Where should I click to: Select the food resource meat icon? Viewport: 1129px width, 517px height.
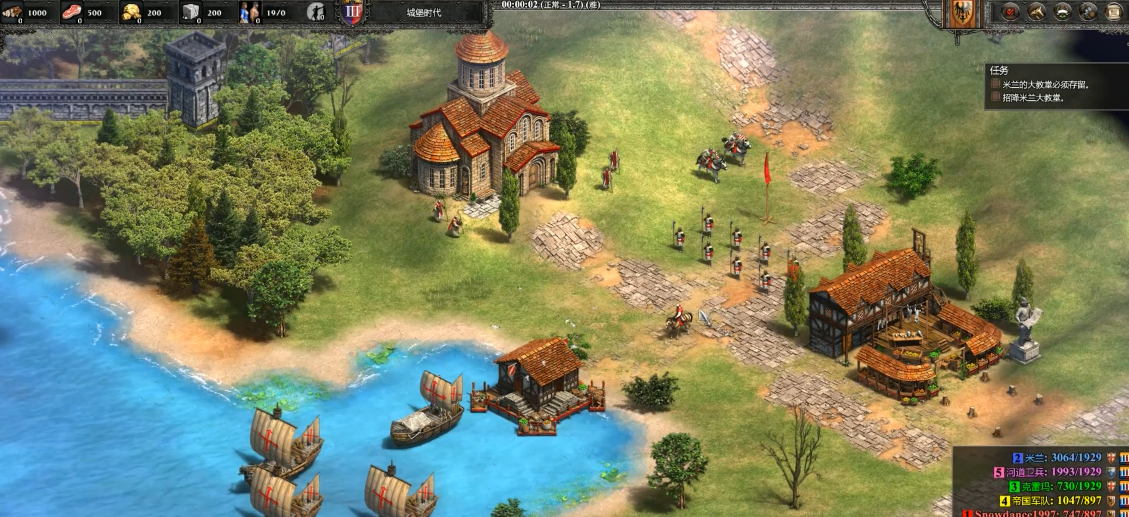pos(72,12)
